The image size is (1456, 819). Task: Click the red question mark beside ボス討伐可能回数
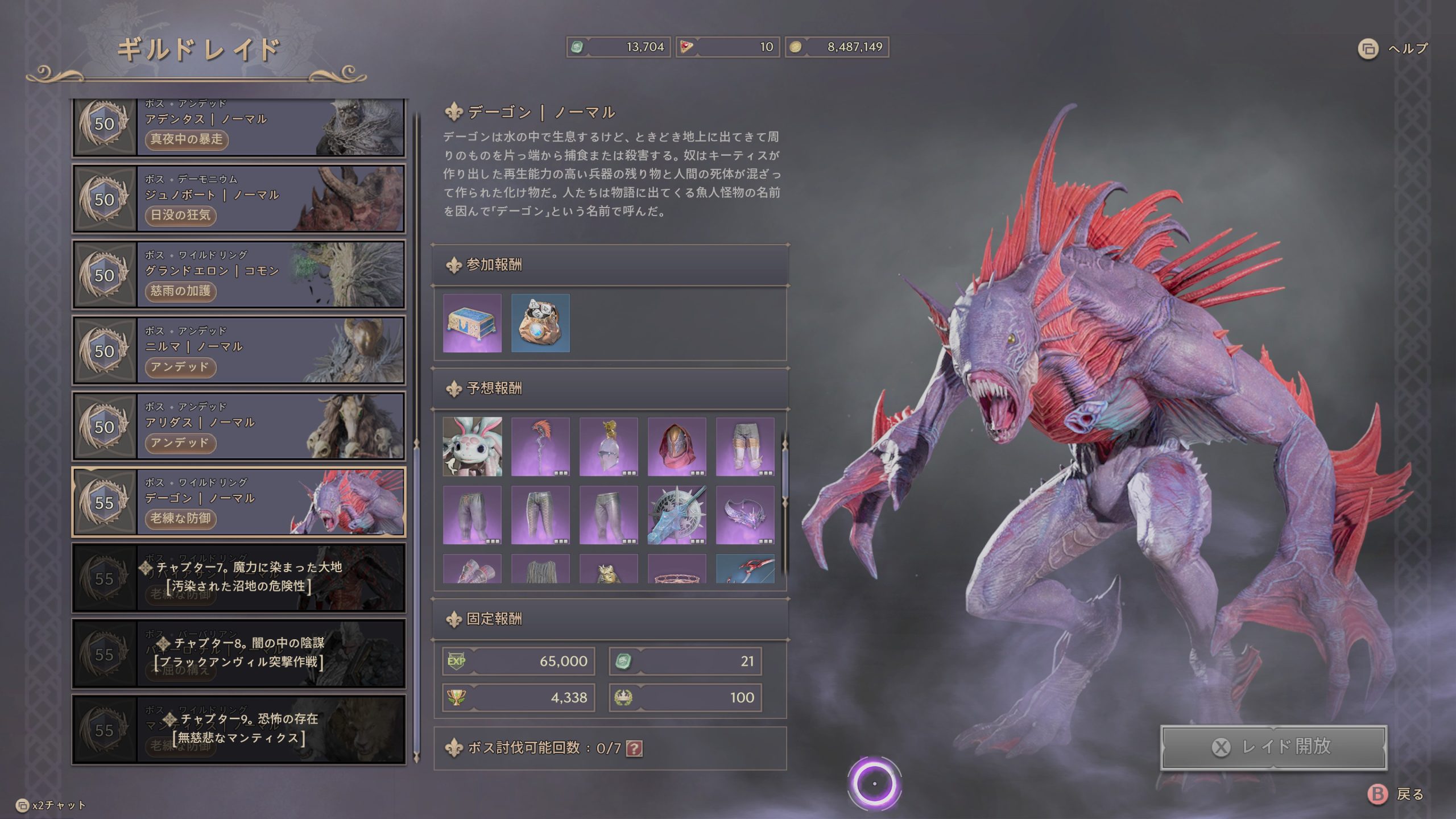pyautogui.click(x=634, y=748)
